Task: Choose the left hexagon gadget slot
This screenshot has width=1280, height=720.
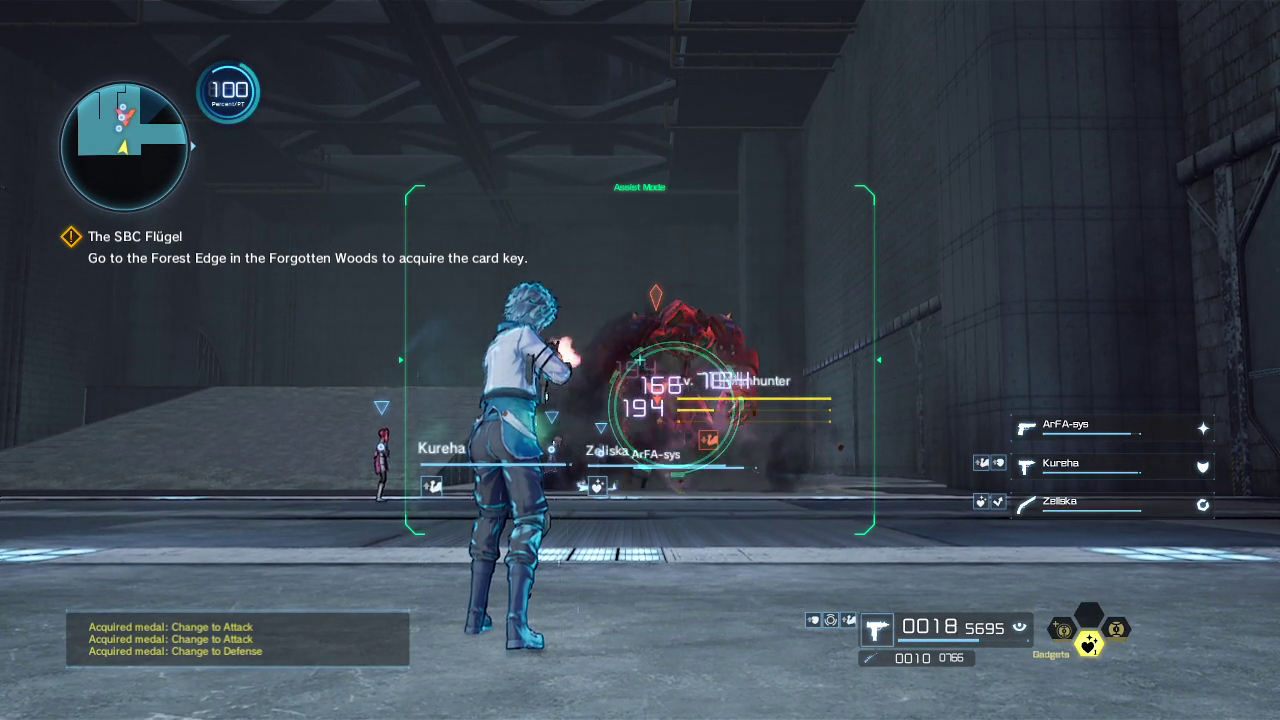Action: click(x=1062, y=629)
